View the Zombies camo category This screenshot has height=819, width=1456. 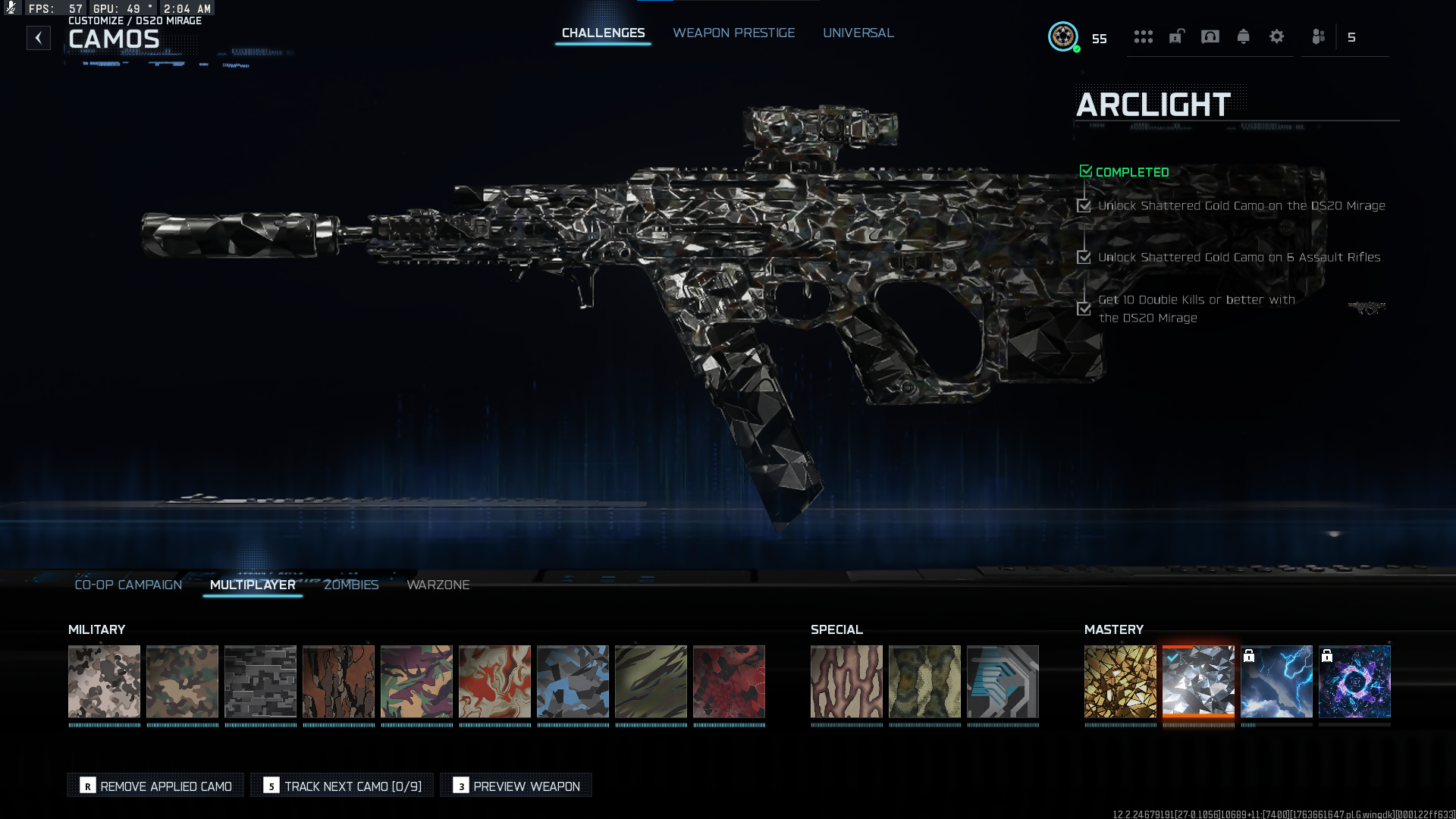click(350, 585)
